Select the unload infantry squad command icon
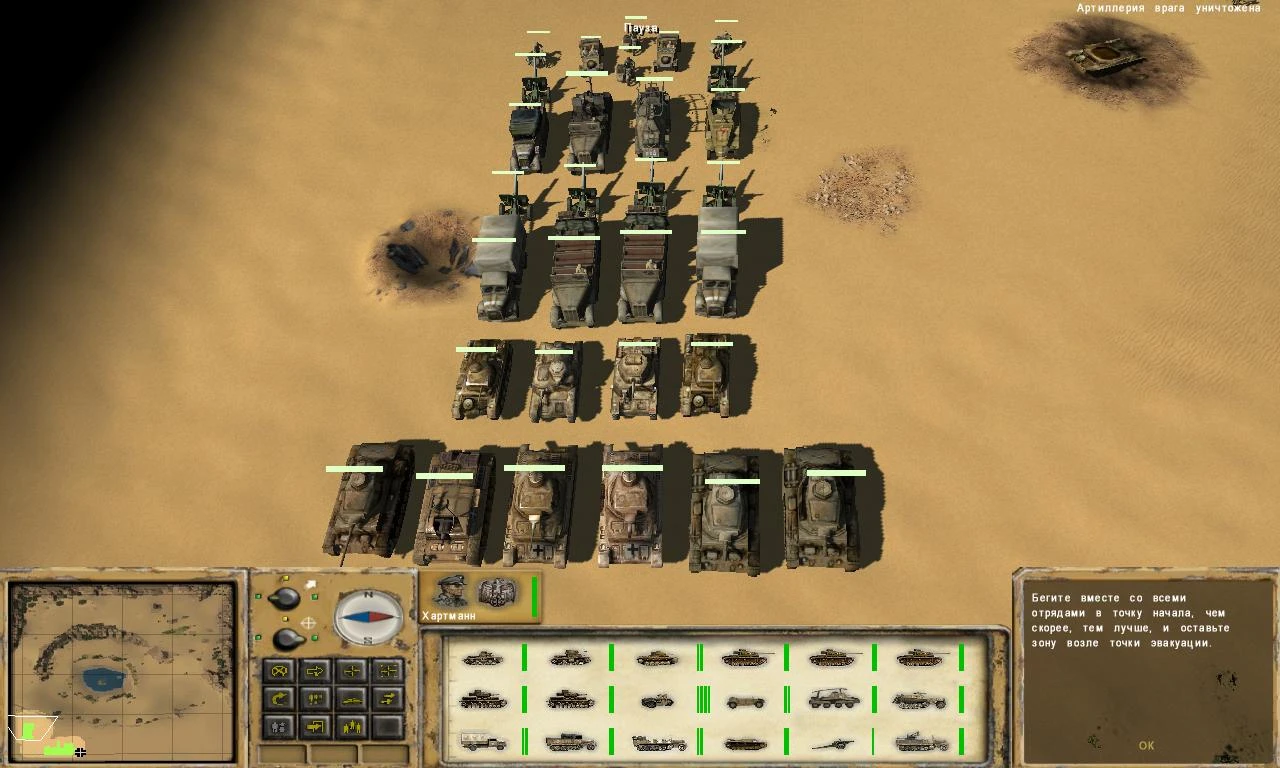Screen dimensions: 1280x768 pos(350,725)
